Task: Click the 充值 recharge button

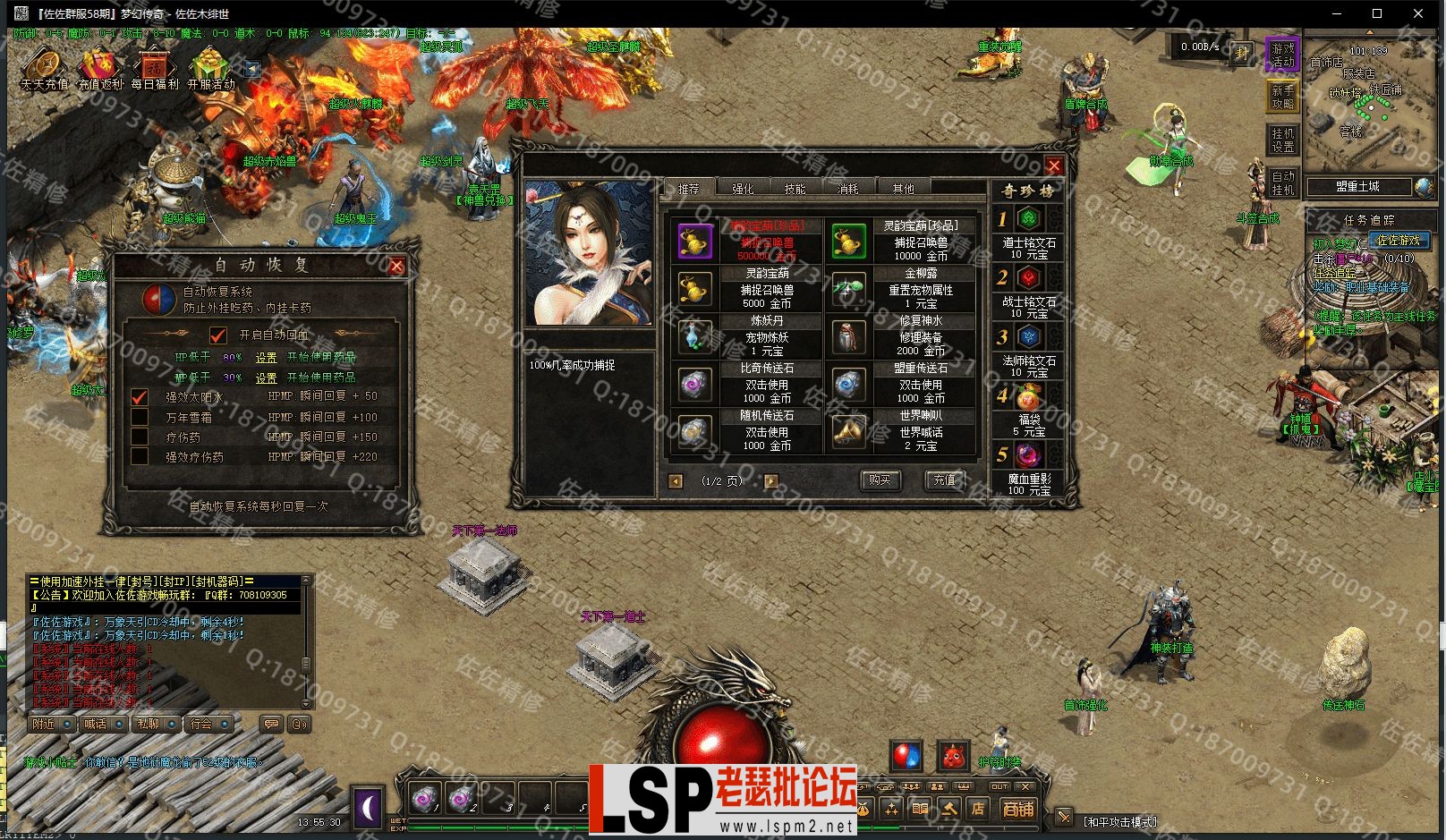Action: (x=945, y=479)
